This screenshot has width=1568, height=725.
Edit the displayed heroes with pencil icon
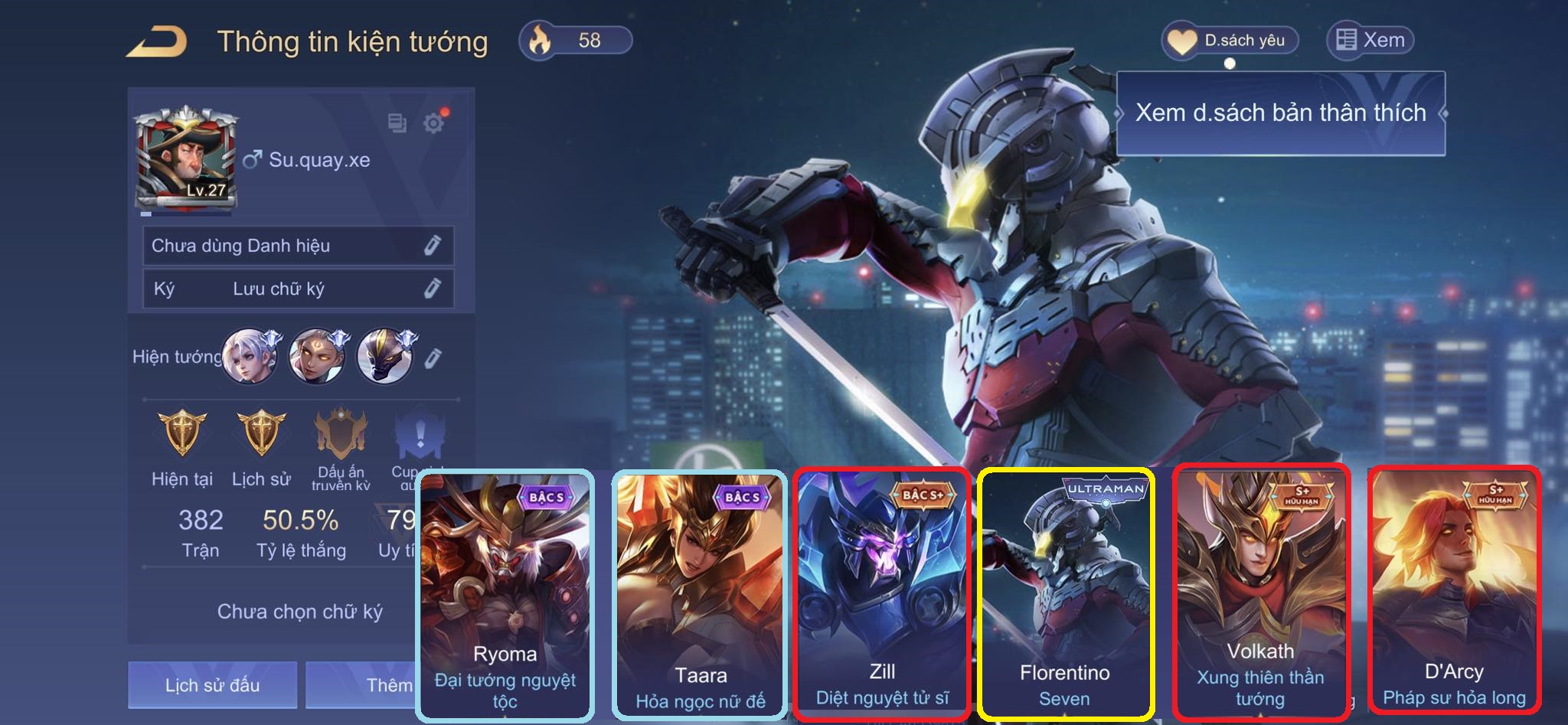(433, 358)
